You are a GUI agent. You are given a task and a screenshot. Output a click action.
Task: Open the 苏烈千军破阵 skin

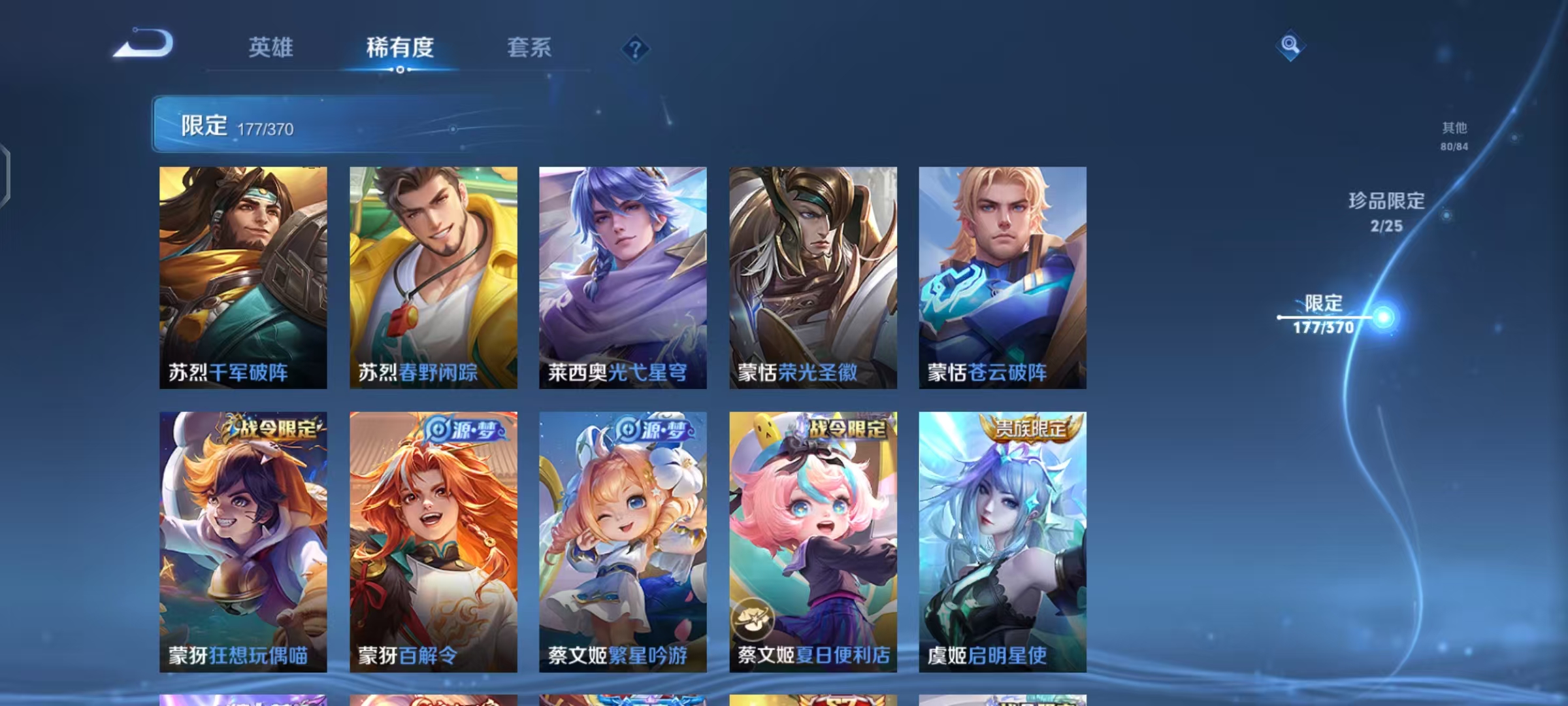click(243, 275)
